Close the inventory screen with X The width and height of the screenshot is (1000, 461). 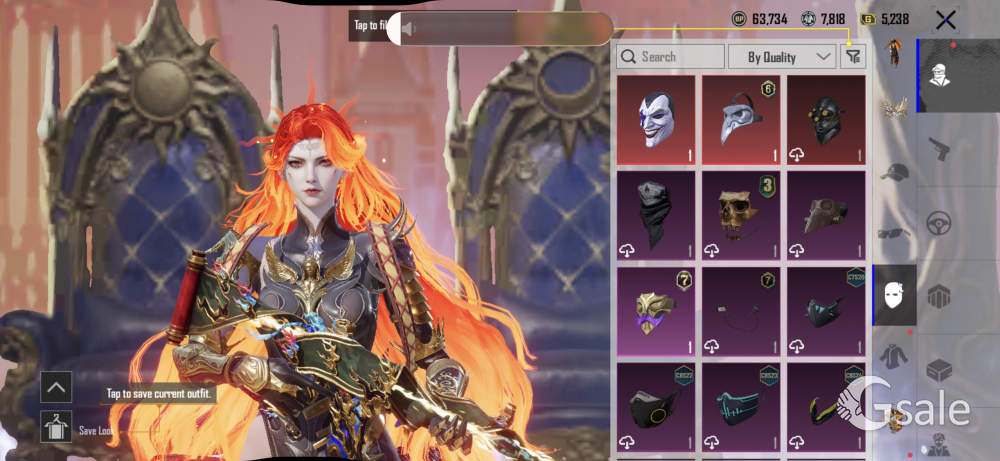pyautogui.click(x=945, y=19)
